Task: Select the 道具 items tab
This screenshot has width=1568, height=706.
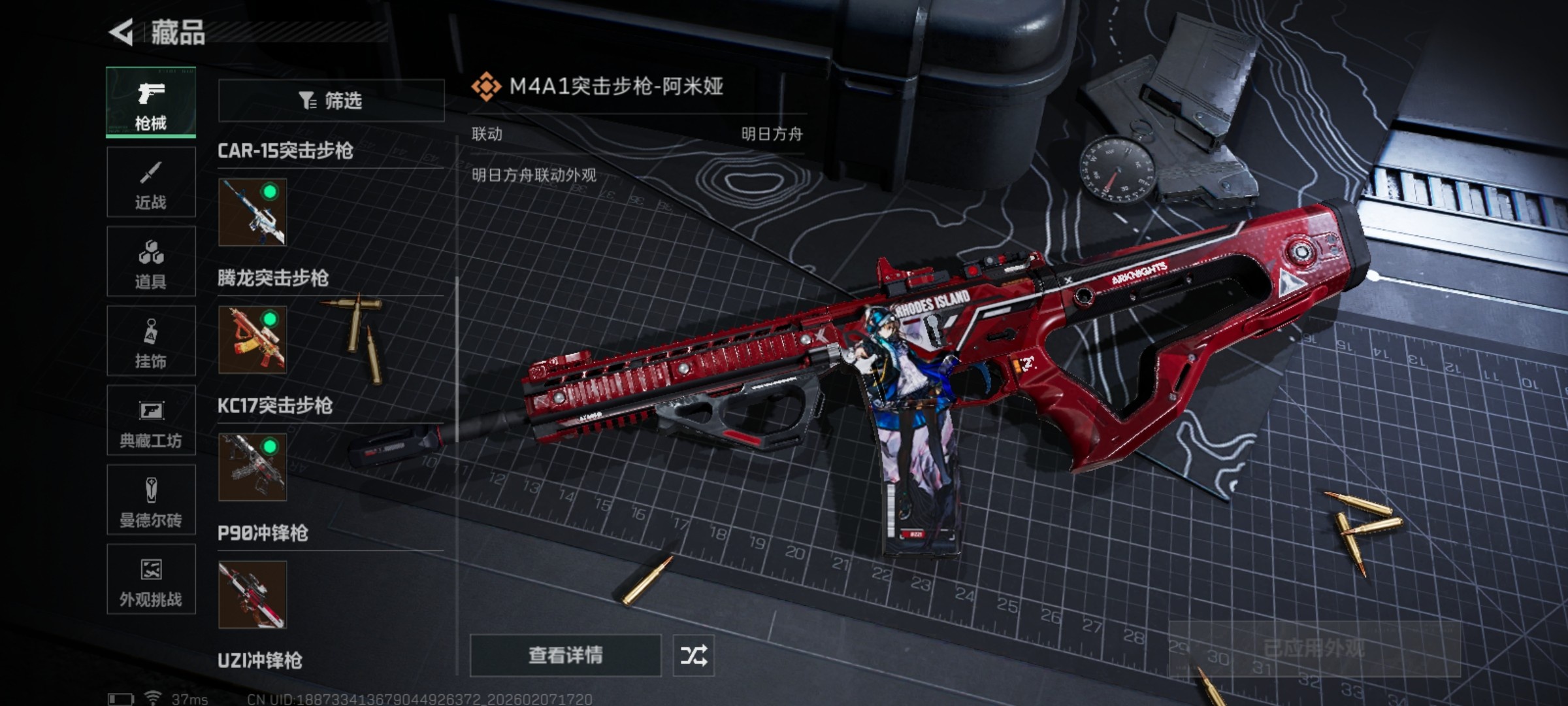Action: 151,261
